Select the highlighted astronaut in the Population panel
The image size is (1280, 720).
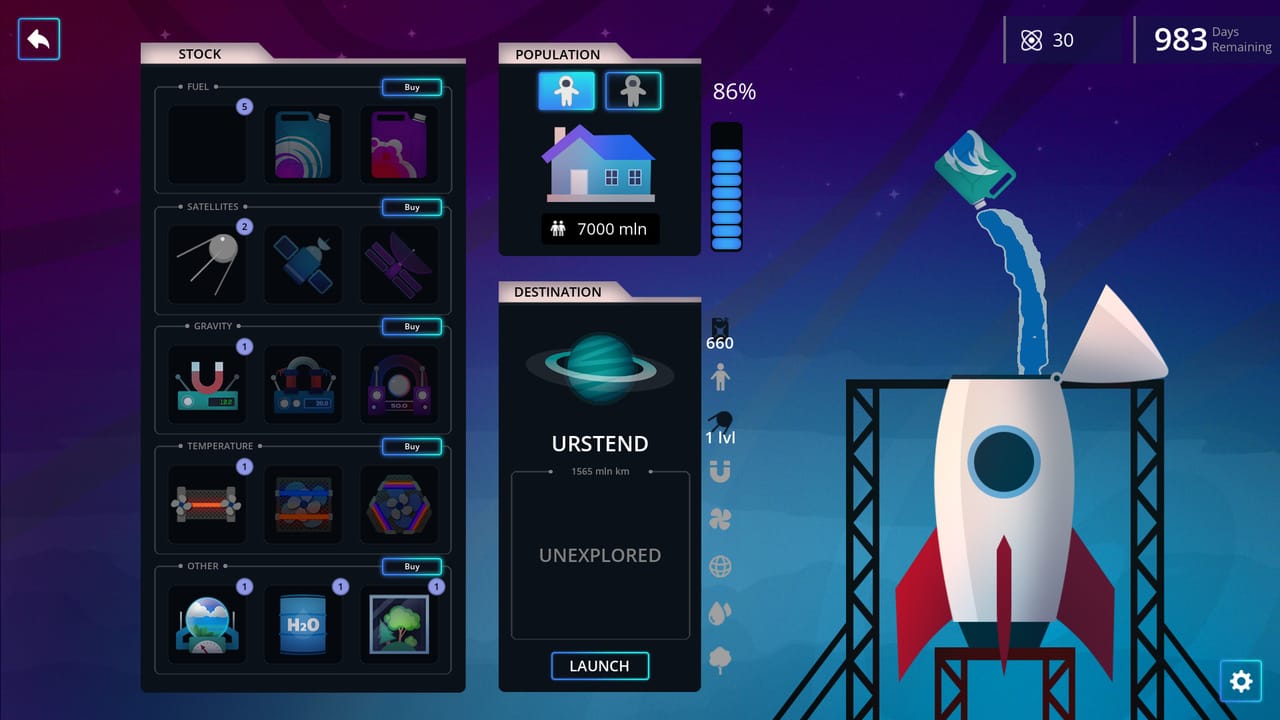(566, 90)
